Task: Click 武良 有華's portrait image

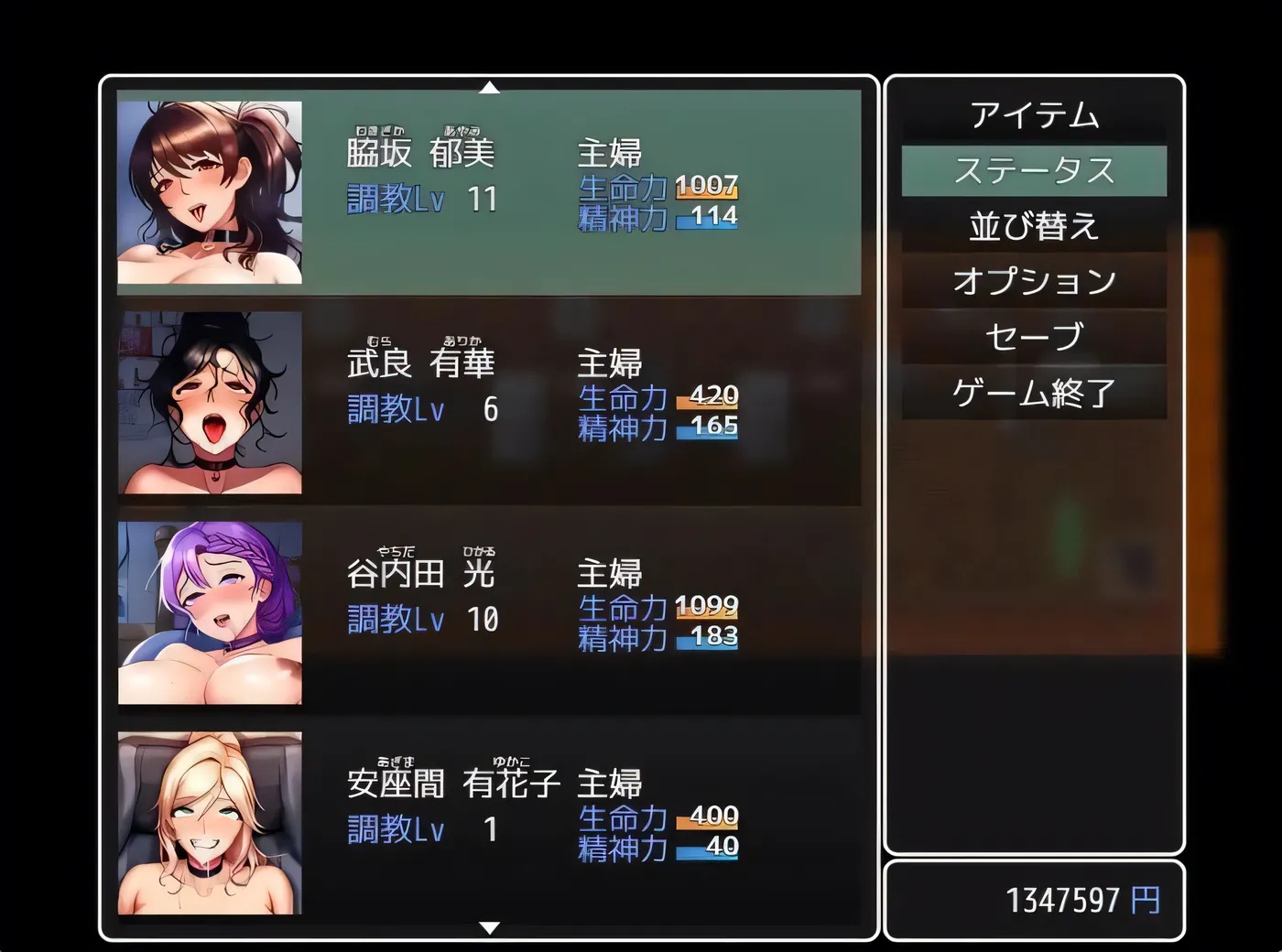Action: click(x=211, y=398)
